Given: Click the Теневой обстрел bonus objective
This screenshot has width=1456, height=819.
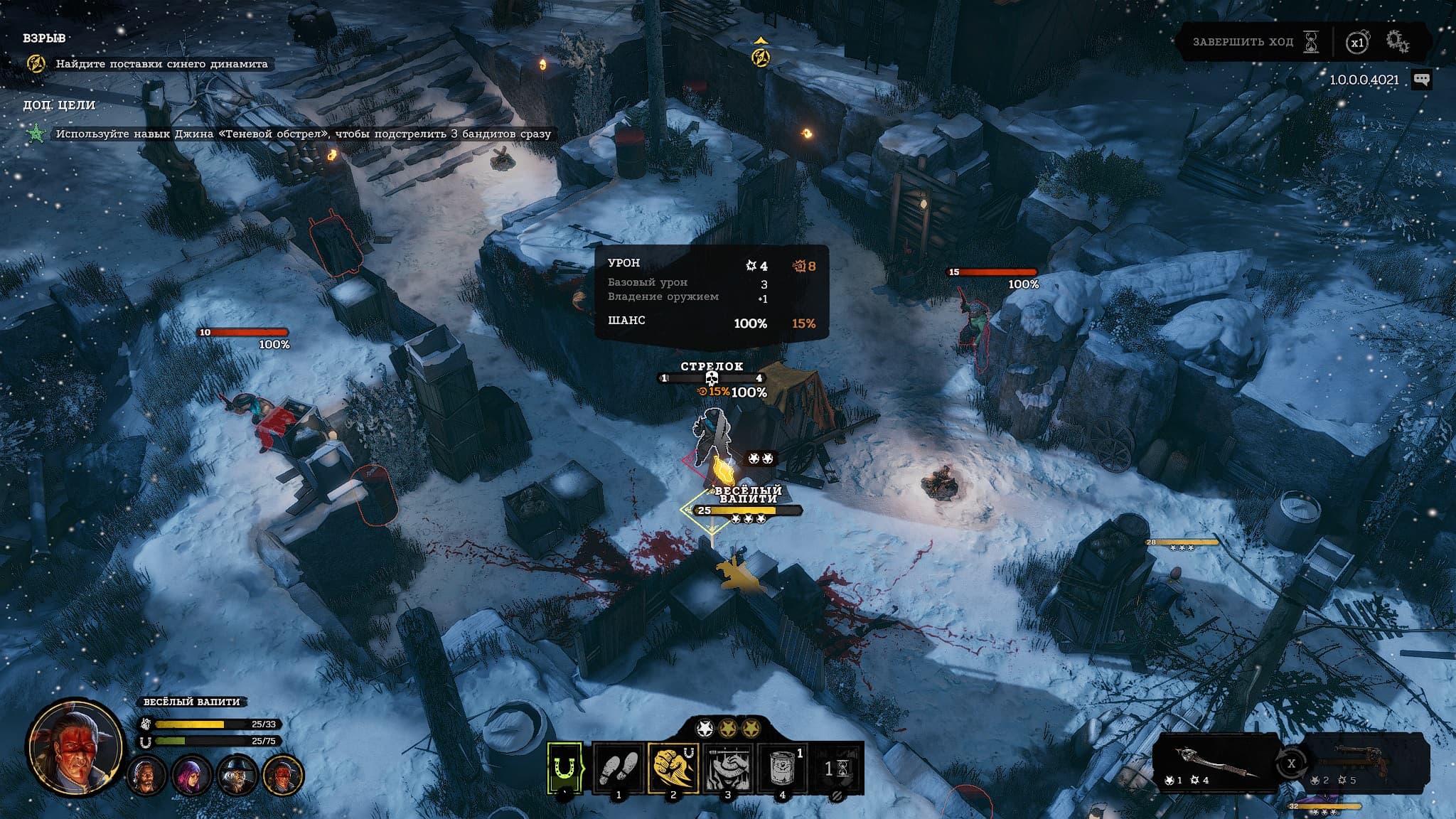Looking at the screenshot, I should point(303,134).
